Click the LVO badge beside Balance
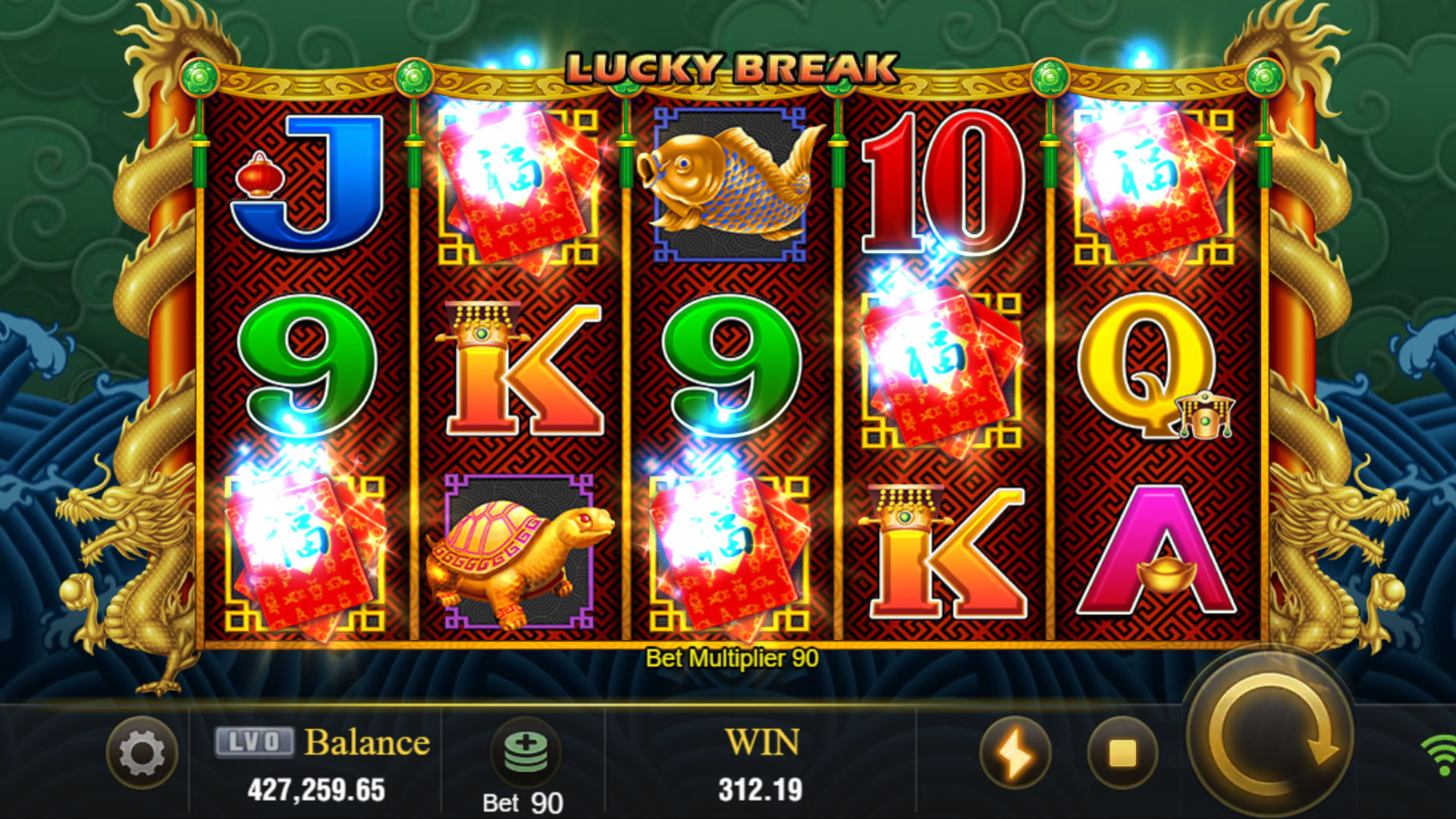Image resolution: width=1456 pixels, height=819 pixels. point(256,742)
